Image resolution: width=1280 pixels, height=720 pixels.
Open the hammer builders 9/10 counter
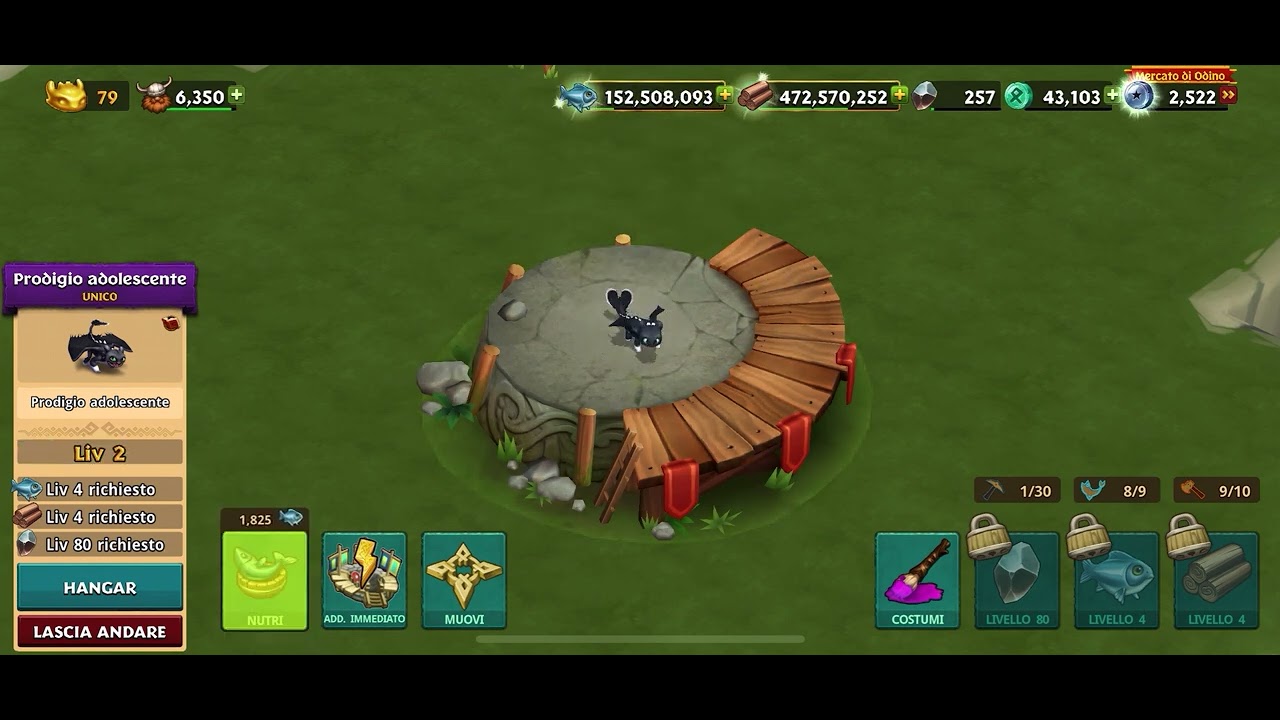point(1216,490)
